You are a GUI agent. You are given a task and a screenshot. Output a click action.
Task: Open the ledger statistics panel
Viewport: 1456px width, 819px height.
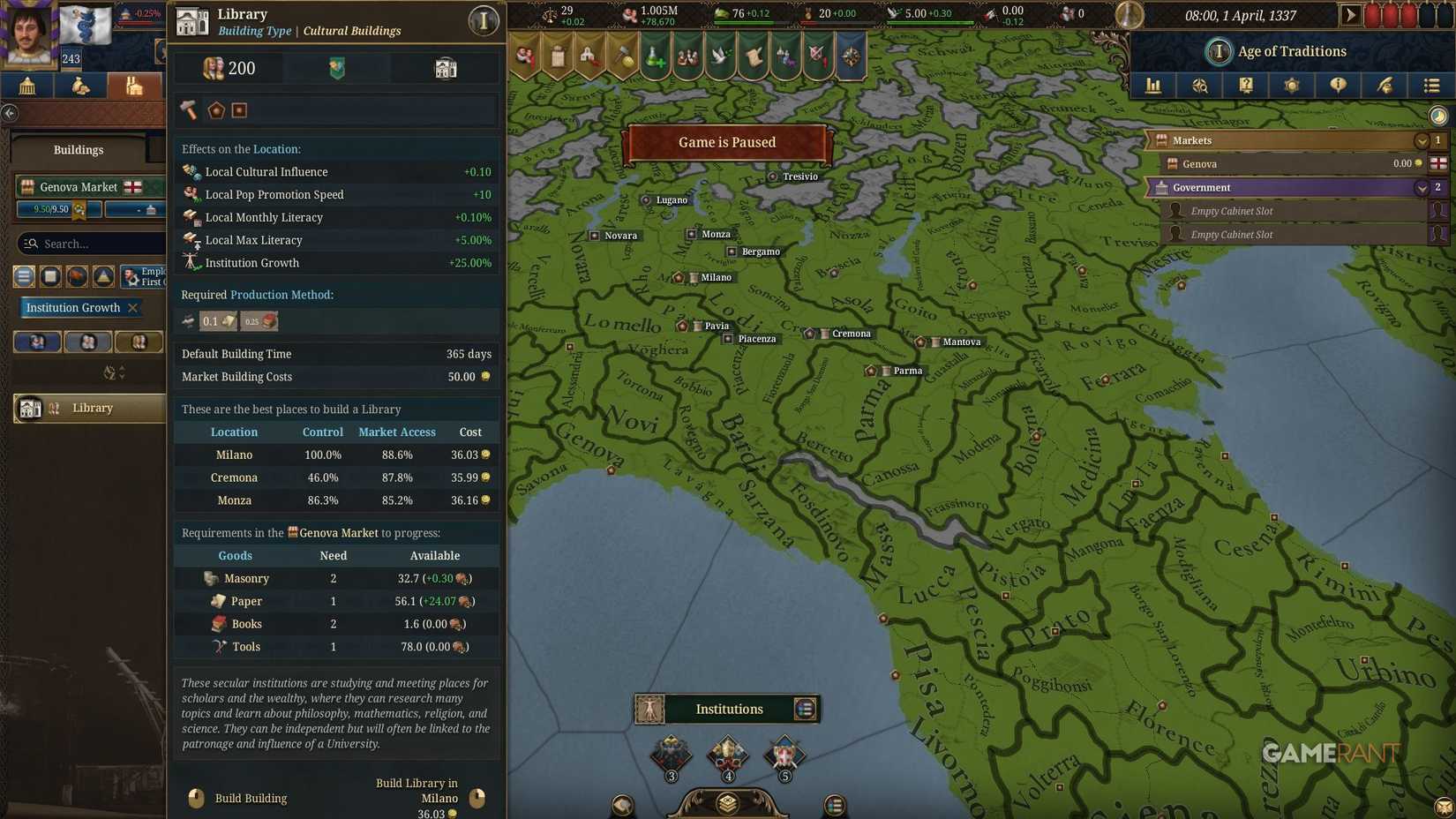click(x=1152, y=86)
